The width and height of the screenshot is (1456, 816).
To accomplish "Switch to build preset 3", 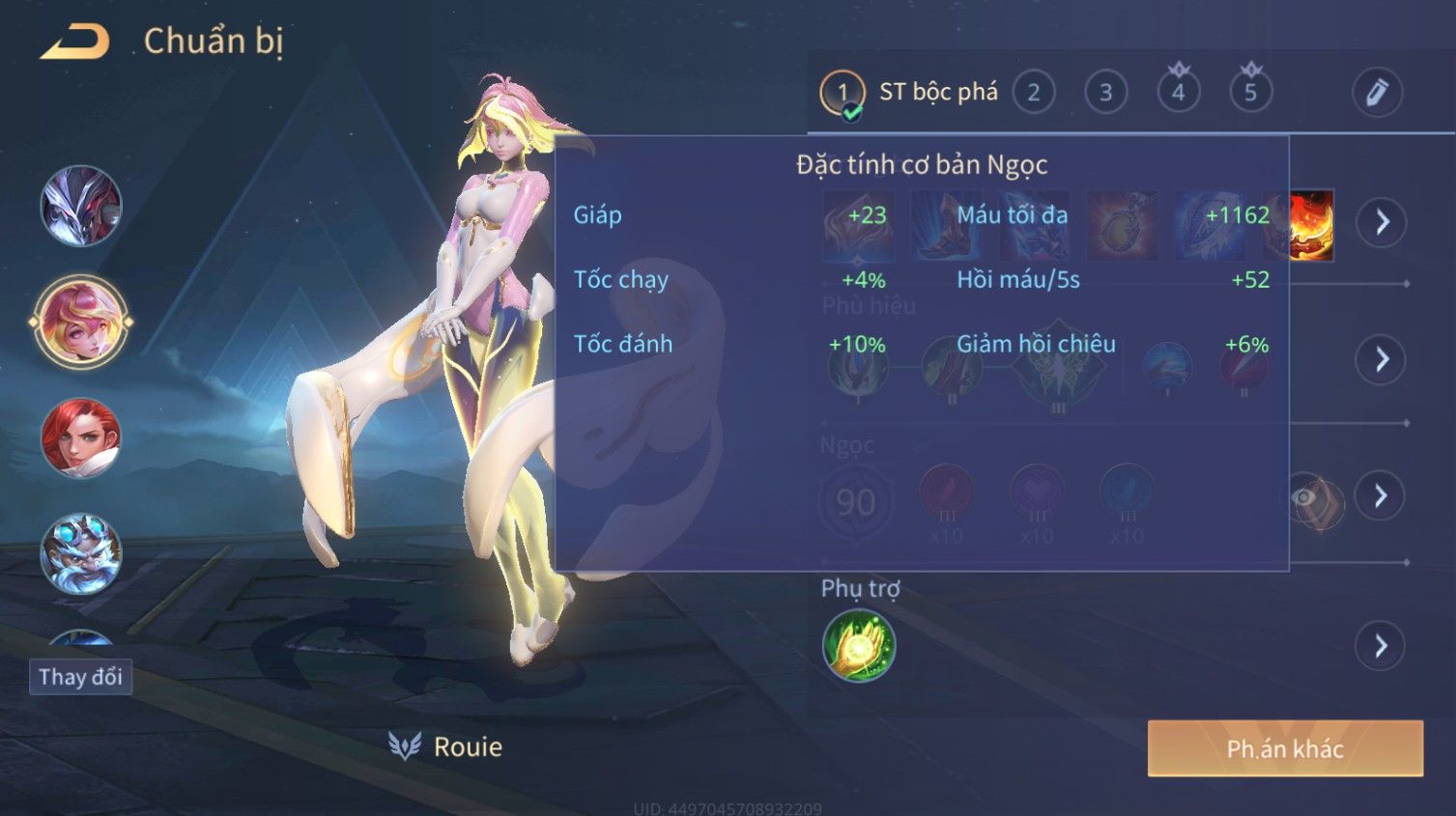I will pyautogui.click(x=1105, y=93).
